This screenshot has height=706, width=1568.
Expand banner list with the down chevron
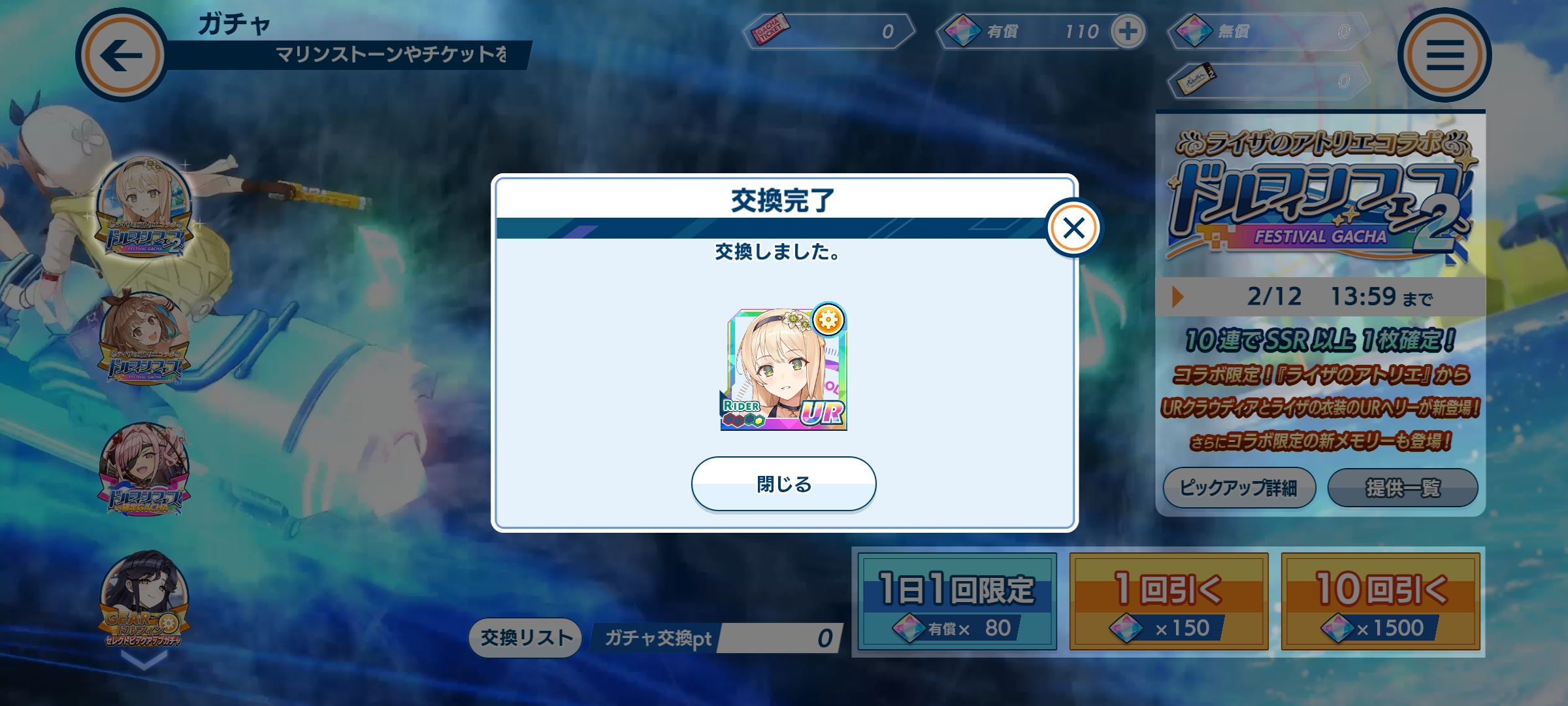144,662
